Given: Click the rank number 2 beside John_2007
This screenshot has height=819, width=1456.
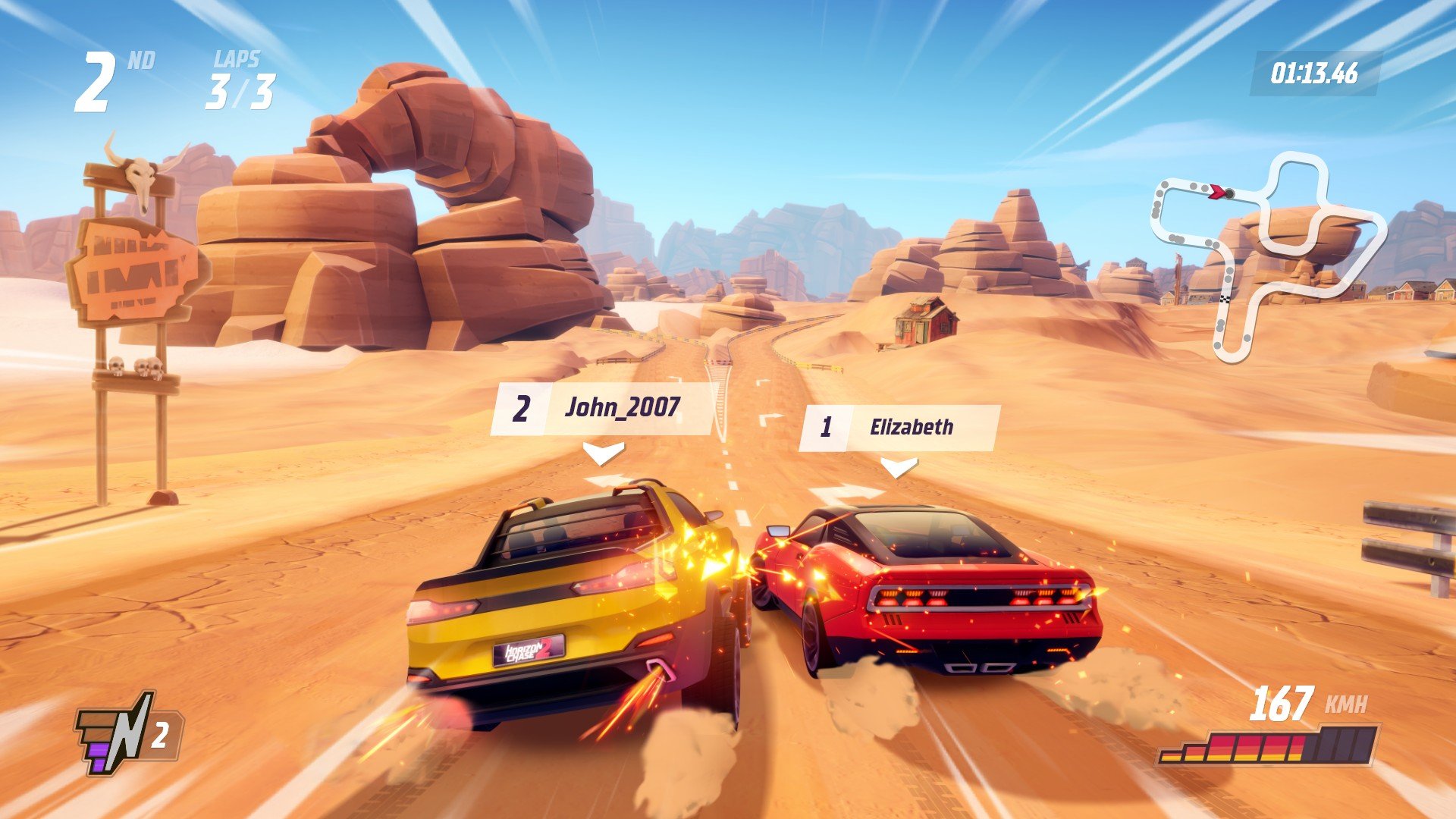Looking at the screenshot, I should pyautogui.click(x=523, y=409).
